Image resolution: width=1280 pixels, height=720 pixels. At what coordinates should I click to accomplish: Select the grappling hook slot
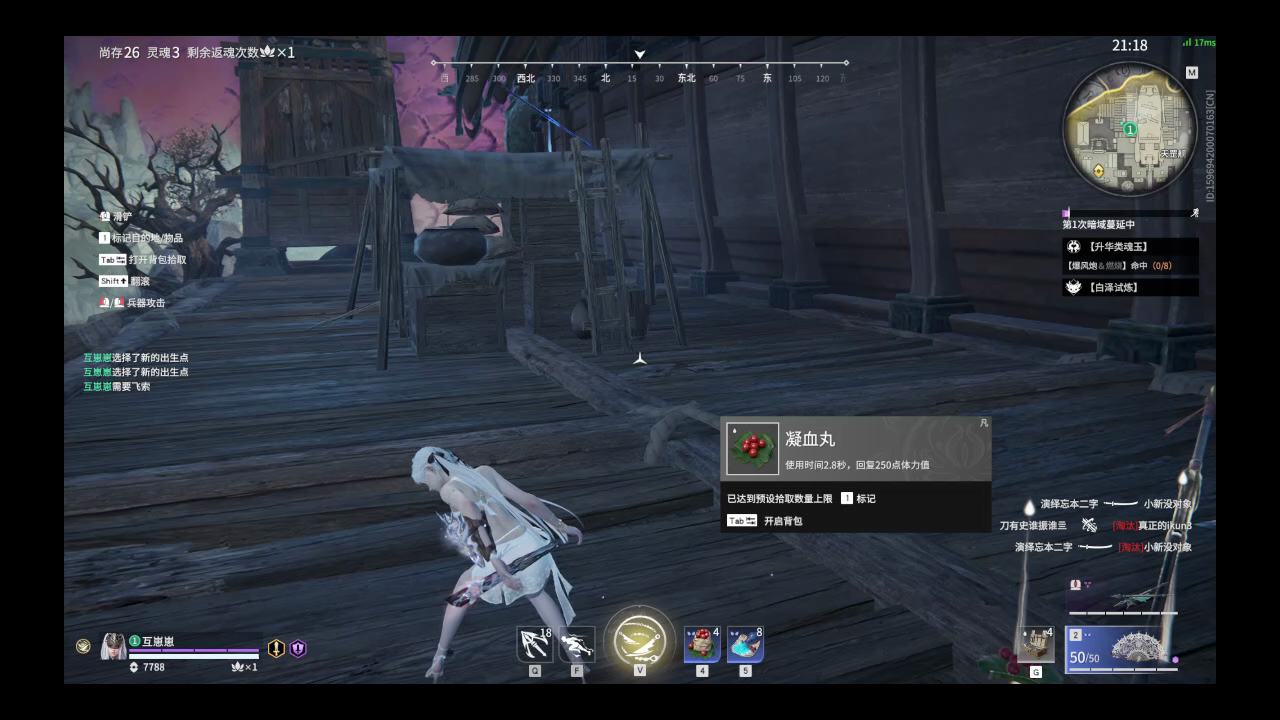coord(535,644)
